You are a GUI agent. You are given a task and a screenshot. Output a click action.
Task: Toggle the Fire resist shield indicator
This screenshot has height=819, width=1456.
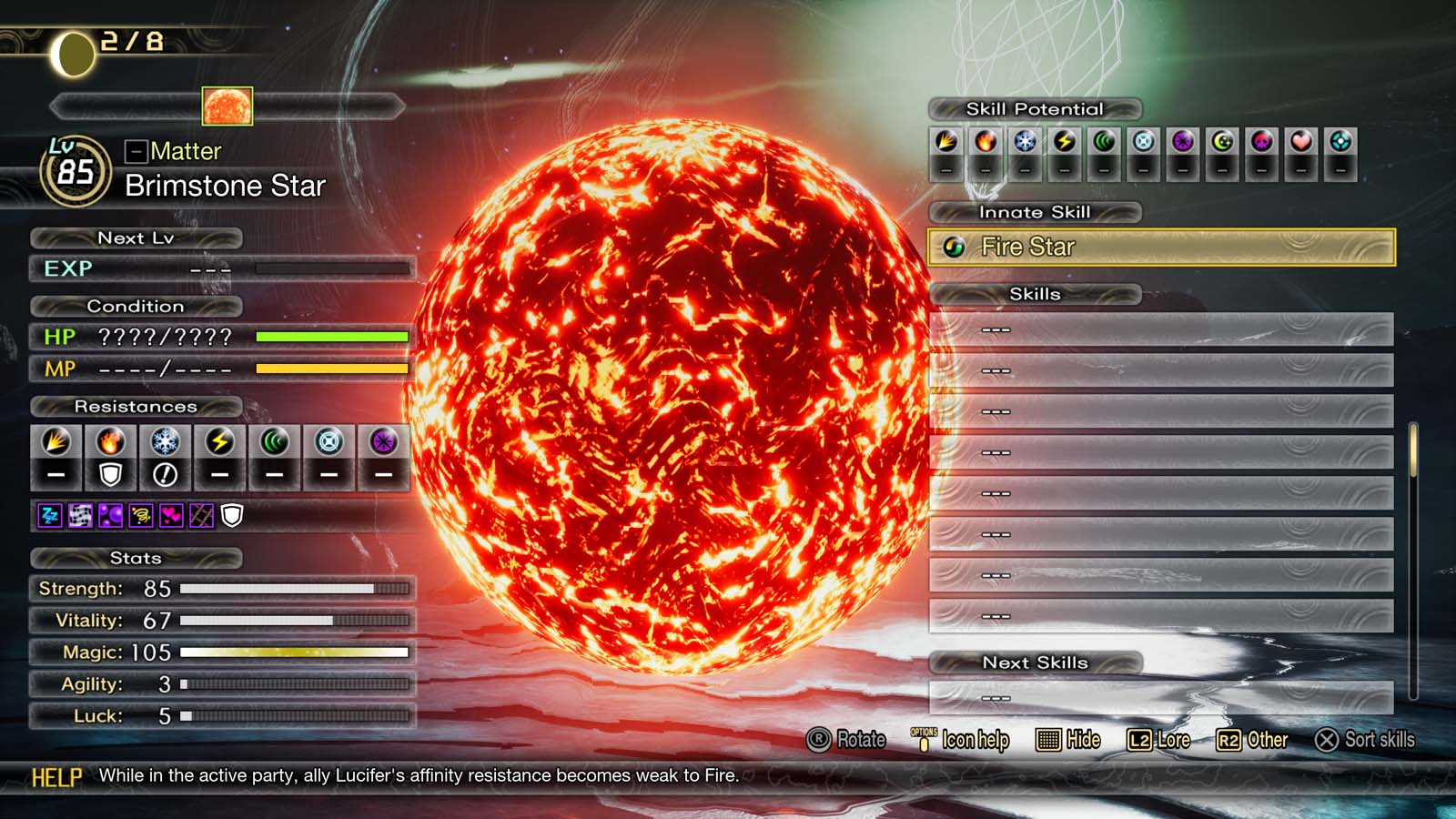click(110, 474)
